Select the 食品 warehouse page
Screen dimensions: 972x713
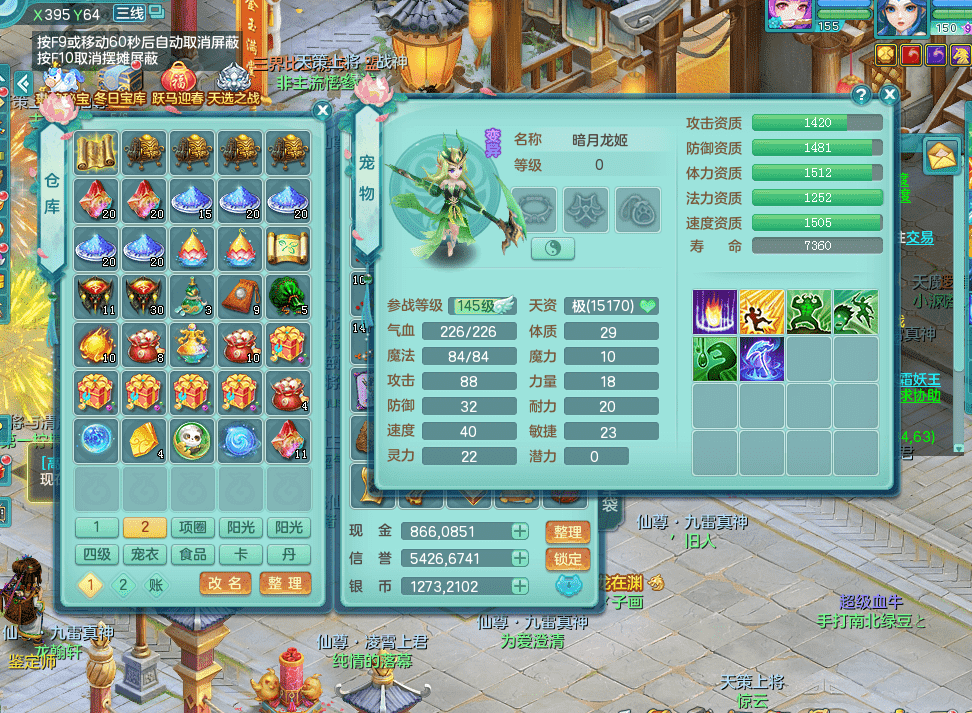pos(194,555)
